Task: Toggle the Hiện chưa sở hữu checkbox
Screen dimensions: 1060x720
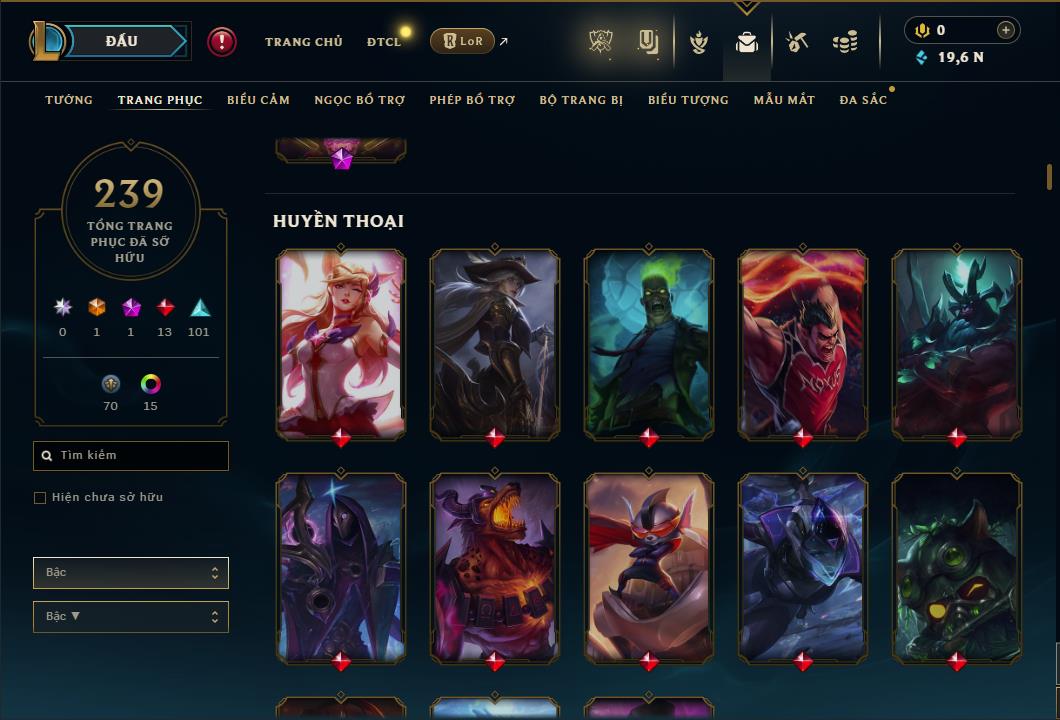Action: [40, 498]
